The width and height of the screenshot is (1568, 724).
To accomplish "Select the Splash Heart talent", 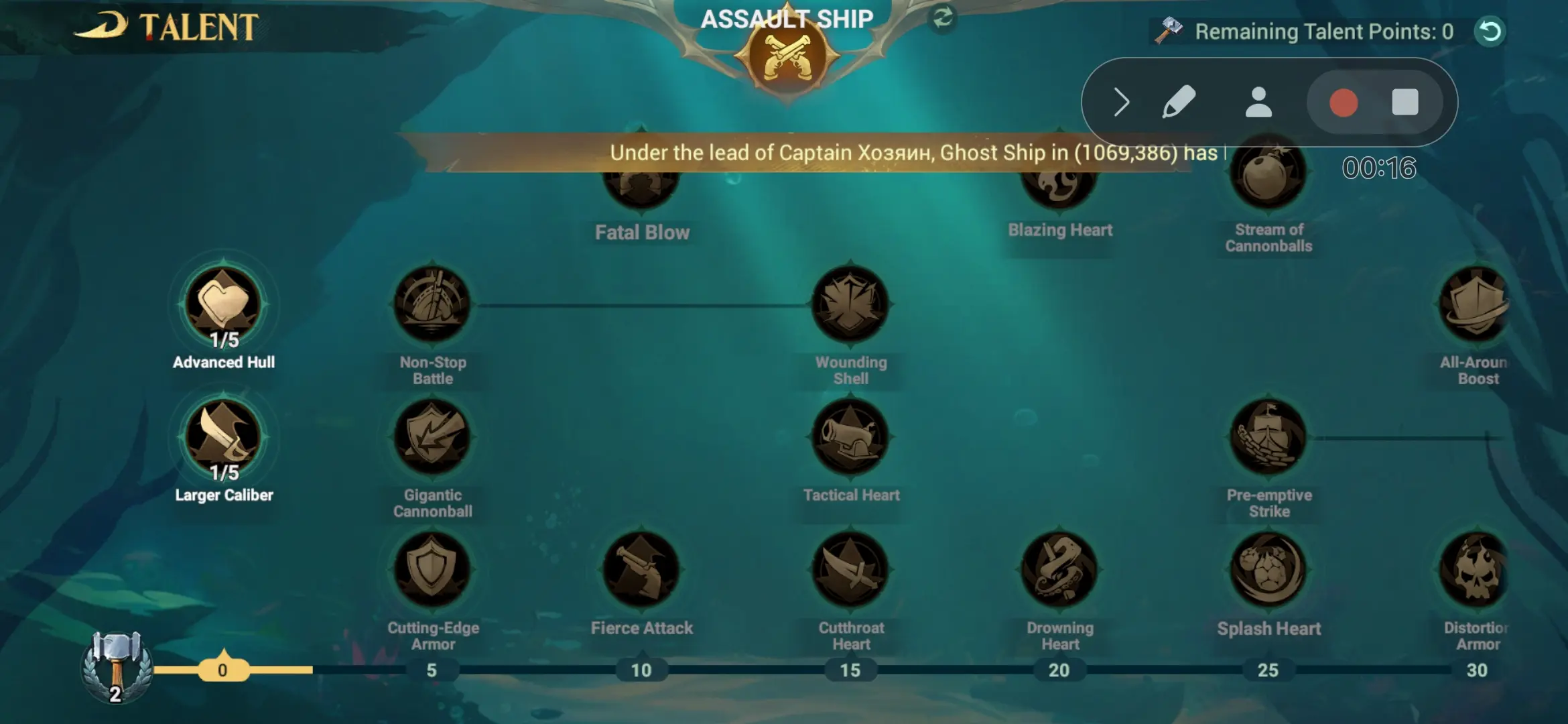I will pyautogui.click(x=1268, y=571).
